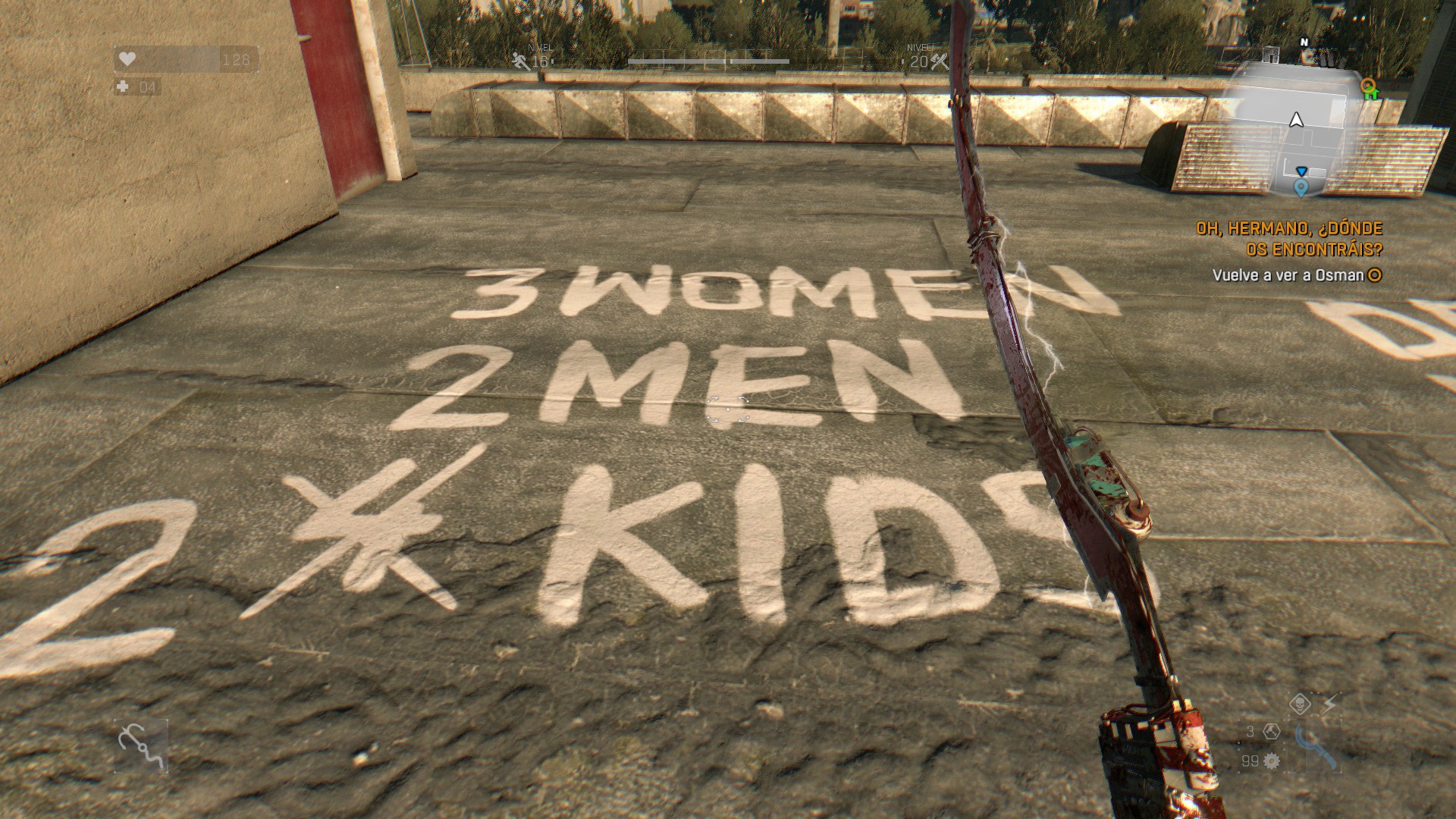Click the hammer repair count icon
The width and height of the screenshot is (1456, 819).
[x=1272, y=732]
